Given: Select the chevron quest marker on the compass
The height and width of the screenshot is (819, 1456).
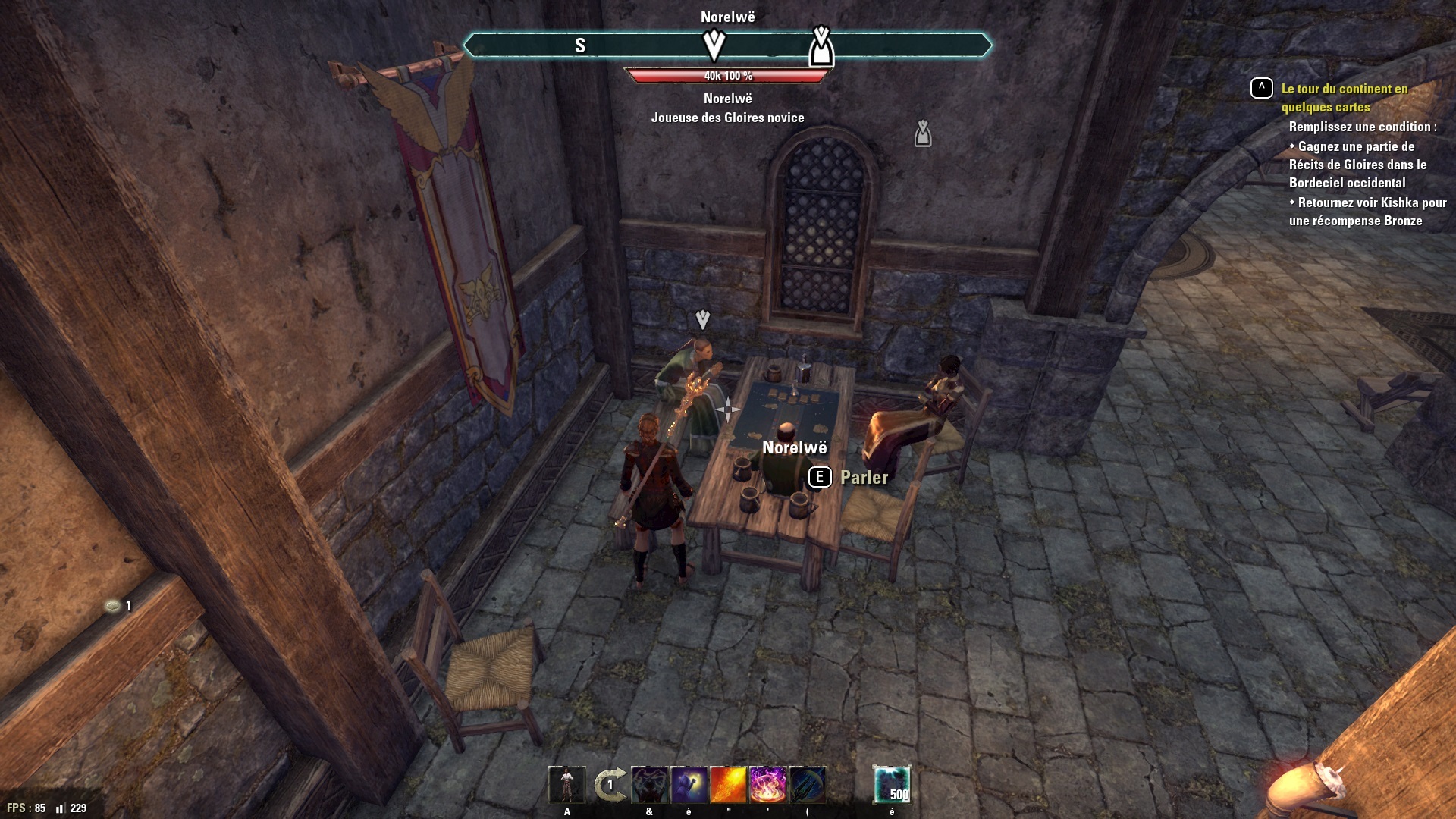Looking at the screenshot, I should point(714,45).
